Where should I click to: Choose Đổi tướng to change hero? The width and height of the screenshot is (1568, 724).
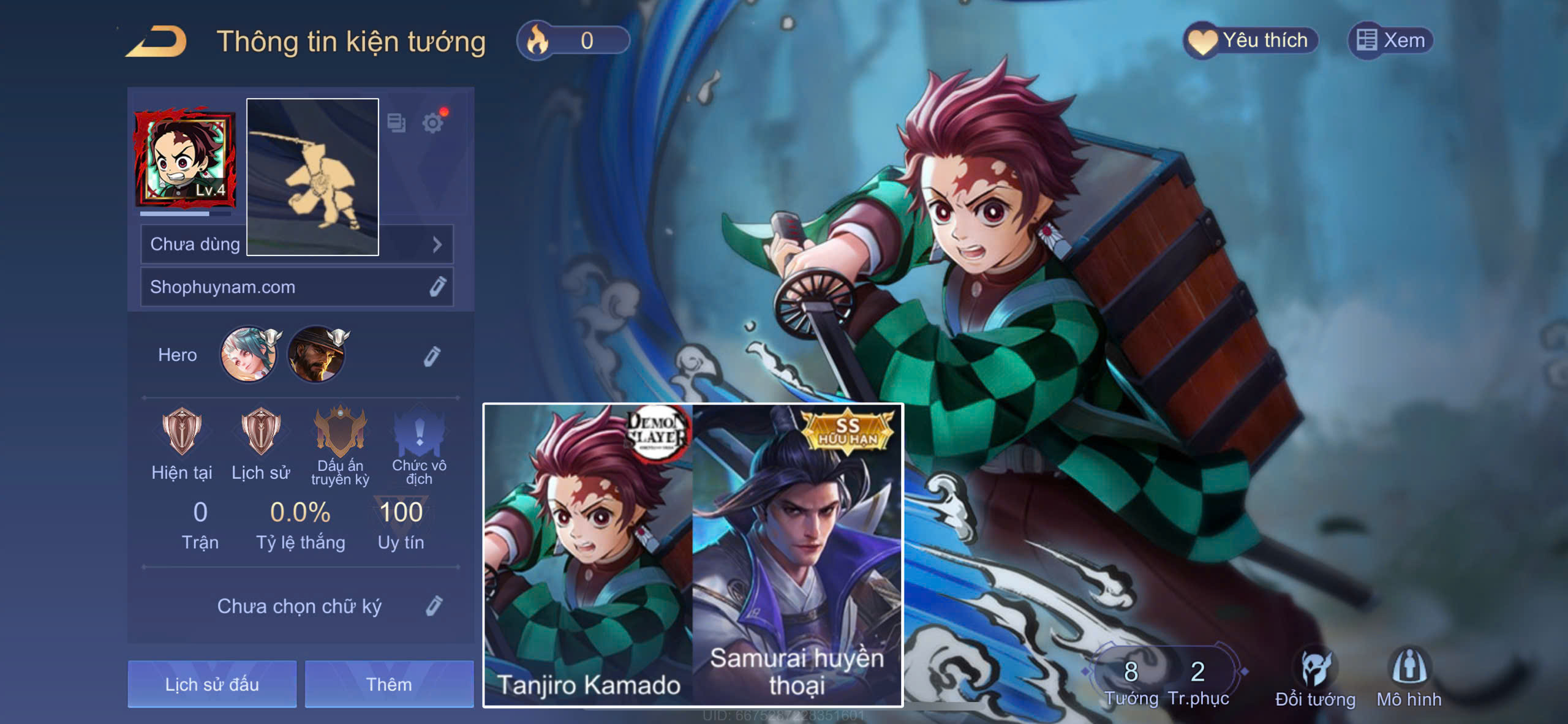tap(1315, 679)
